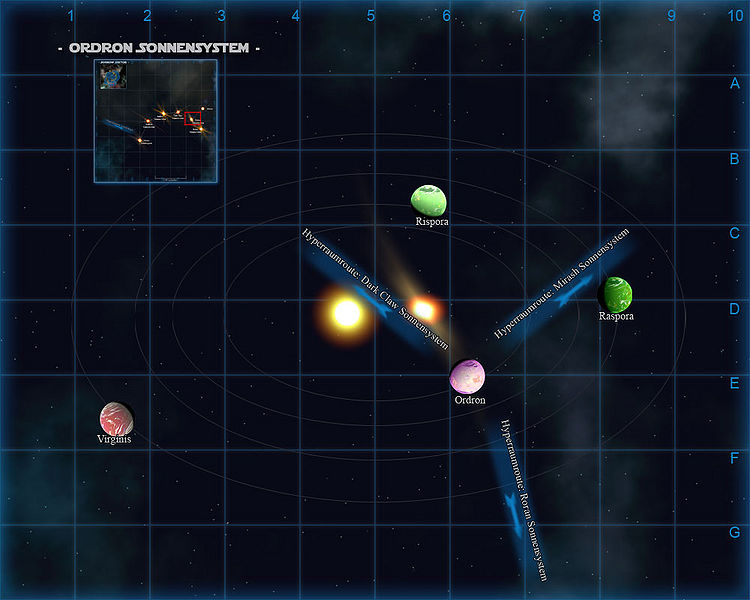The width and height of the screenshot is (750, 600).
Task: Click the red marker in the sector minimap
Action: 192,118
